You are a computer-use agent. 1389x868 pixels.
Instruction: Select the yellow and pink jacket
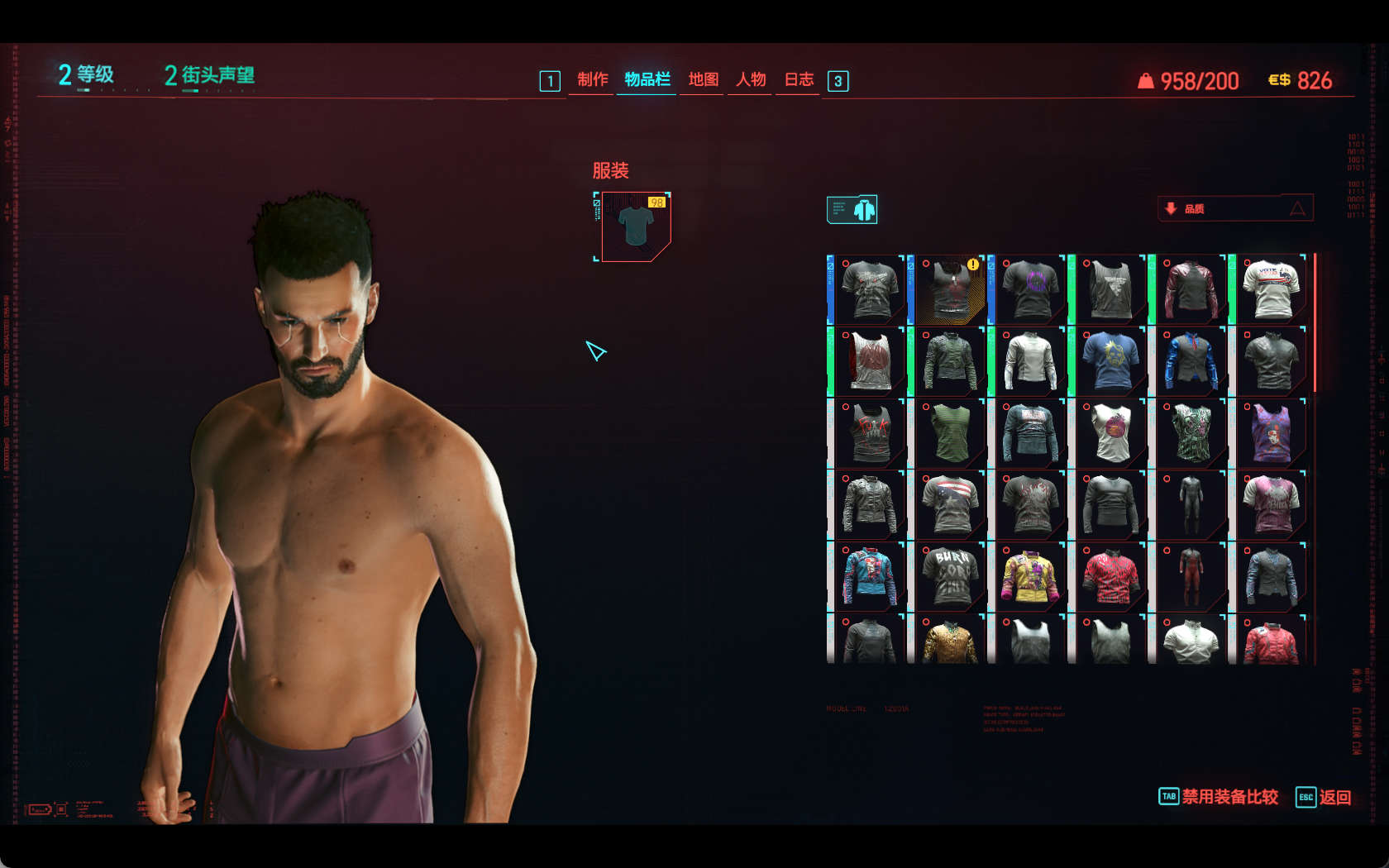pyautogui.click(x=1030, y=575)
